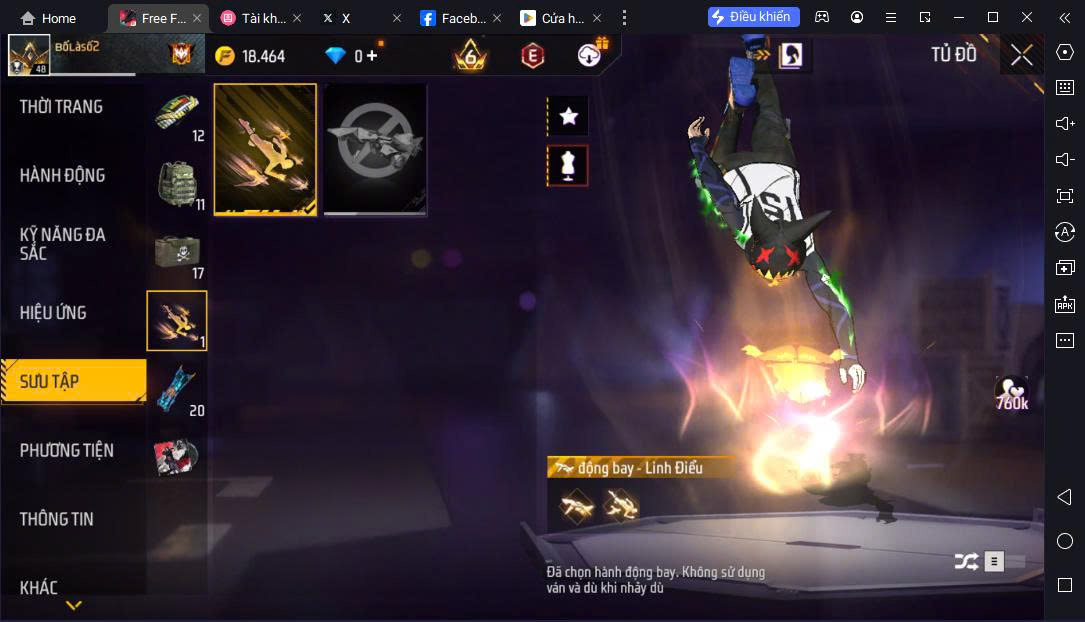Click the mannequin outfit preview button
Screen dimensions: 1085x622
[x=569, y=166]
